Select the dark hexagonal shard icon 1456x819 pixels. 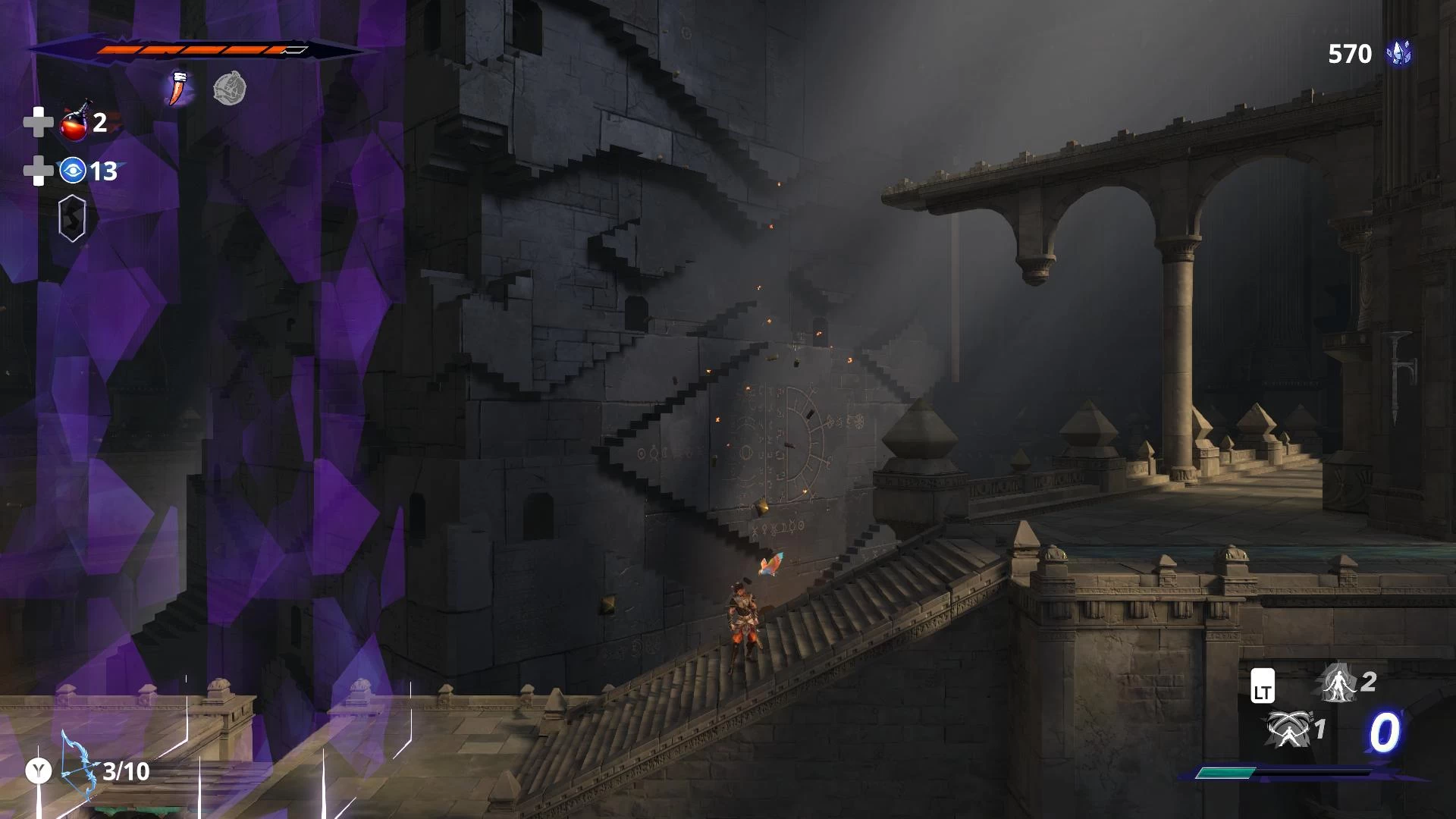click(72, 218)
